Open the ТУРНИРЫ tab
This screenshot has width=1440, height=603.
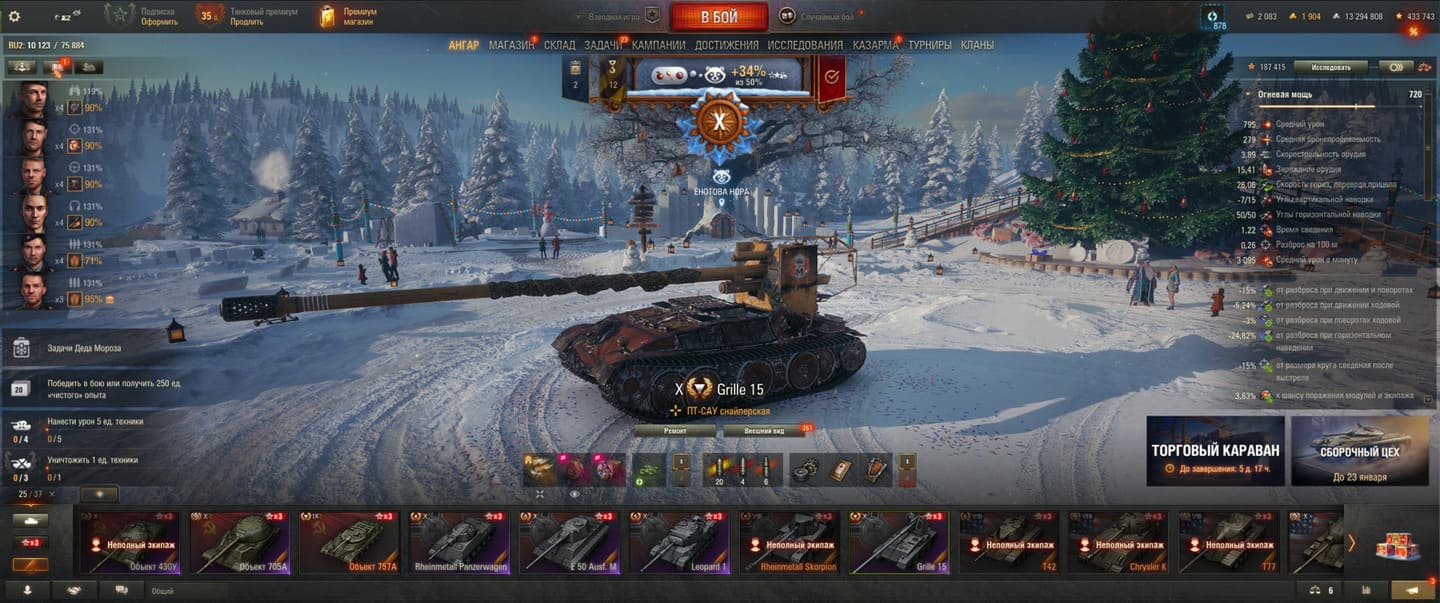930,45
